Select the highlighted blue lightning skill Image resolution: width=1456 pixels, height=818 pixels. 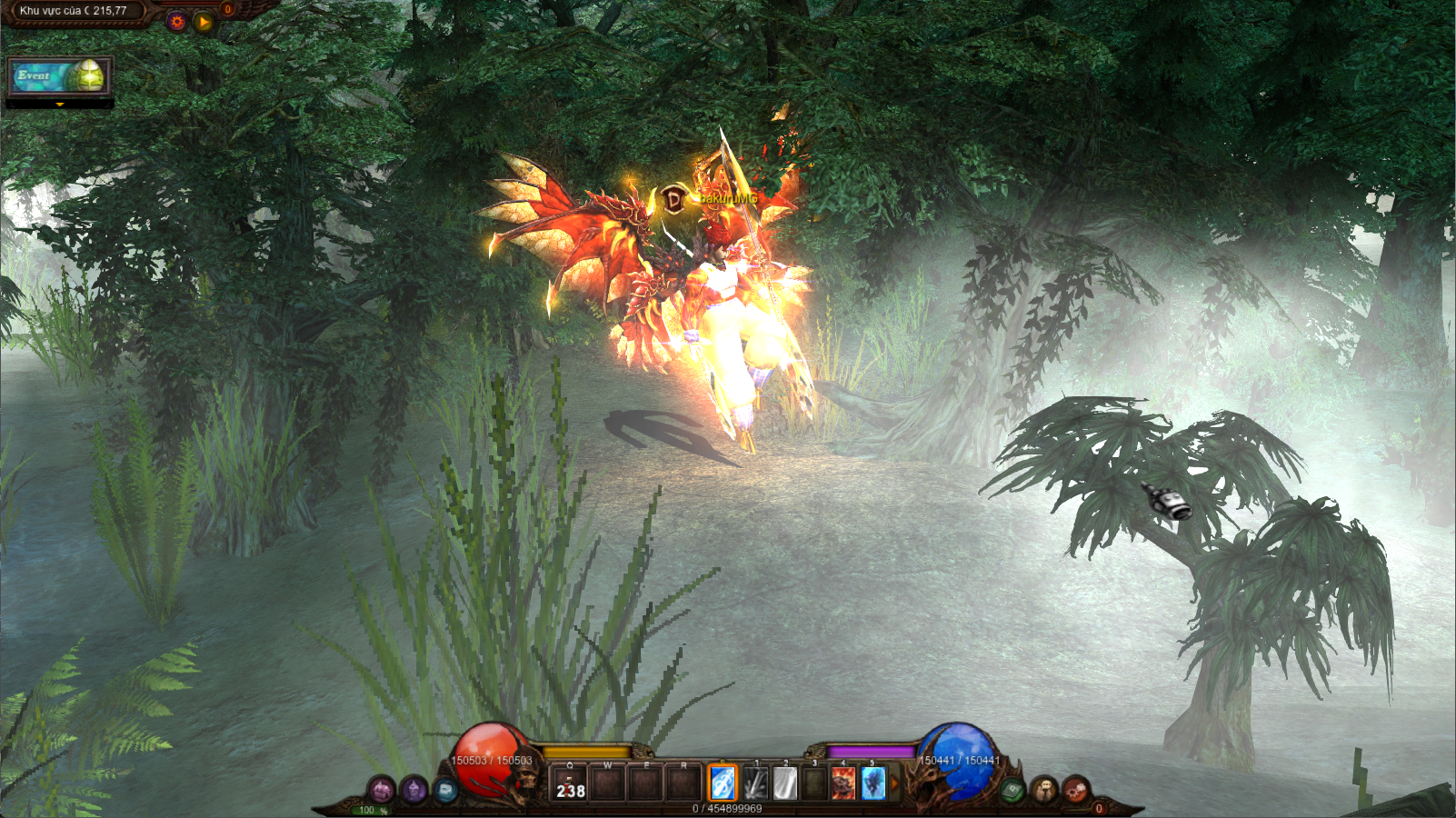(723, 783)
